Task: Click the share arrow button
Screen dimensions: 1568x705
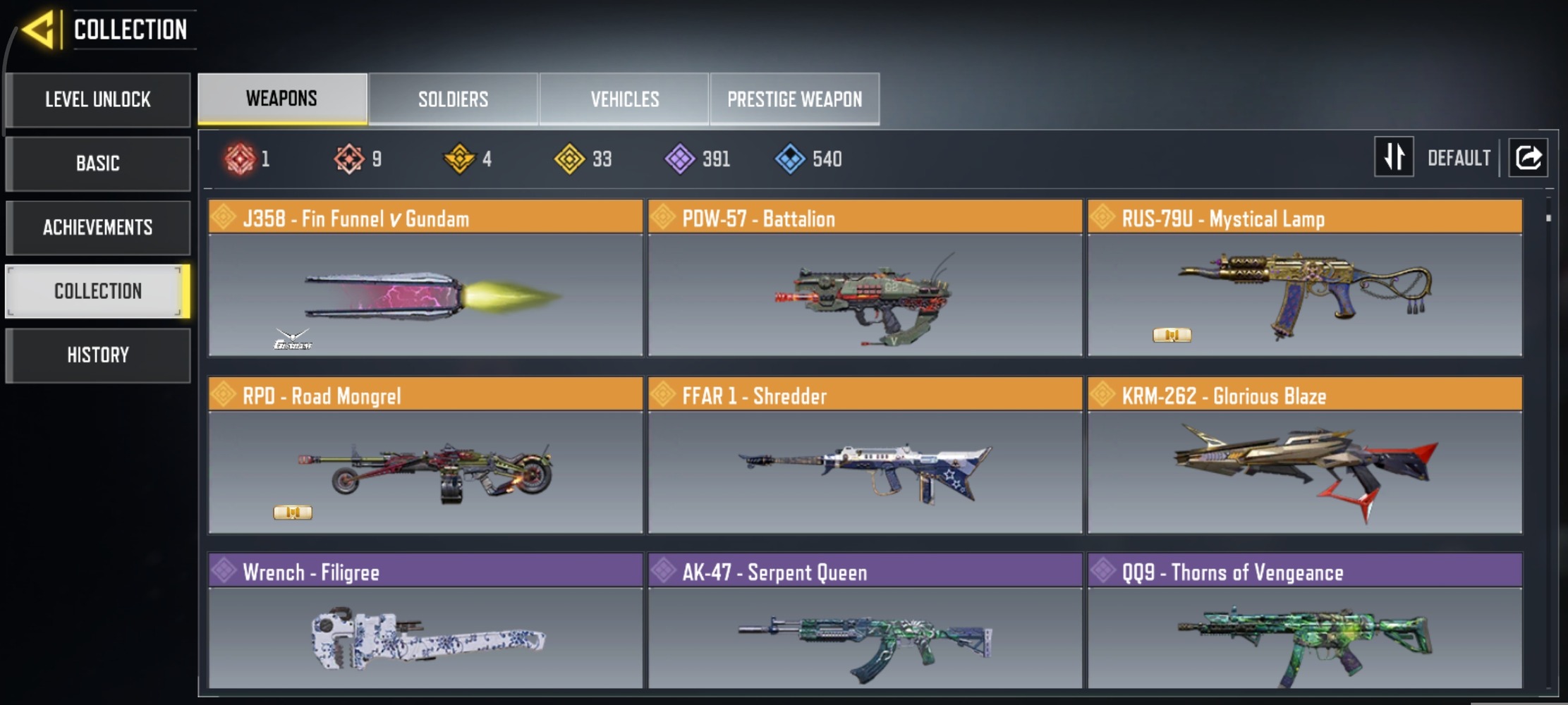Action: click(1528, 157)
